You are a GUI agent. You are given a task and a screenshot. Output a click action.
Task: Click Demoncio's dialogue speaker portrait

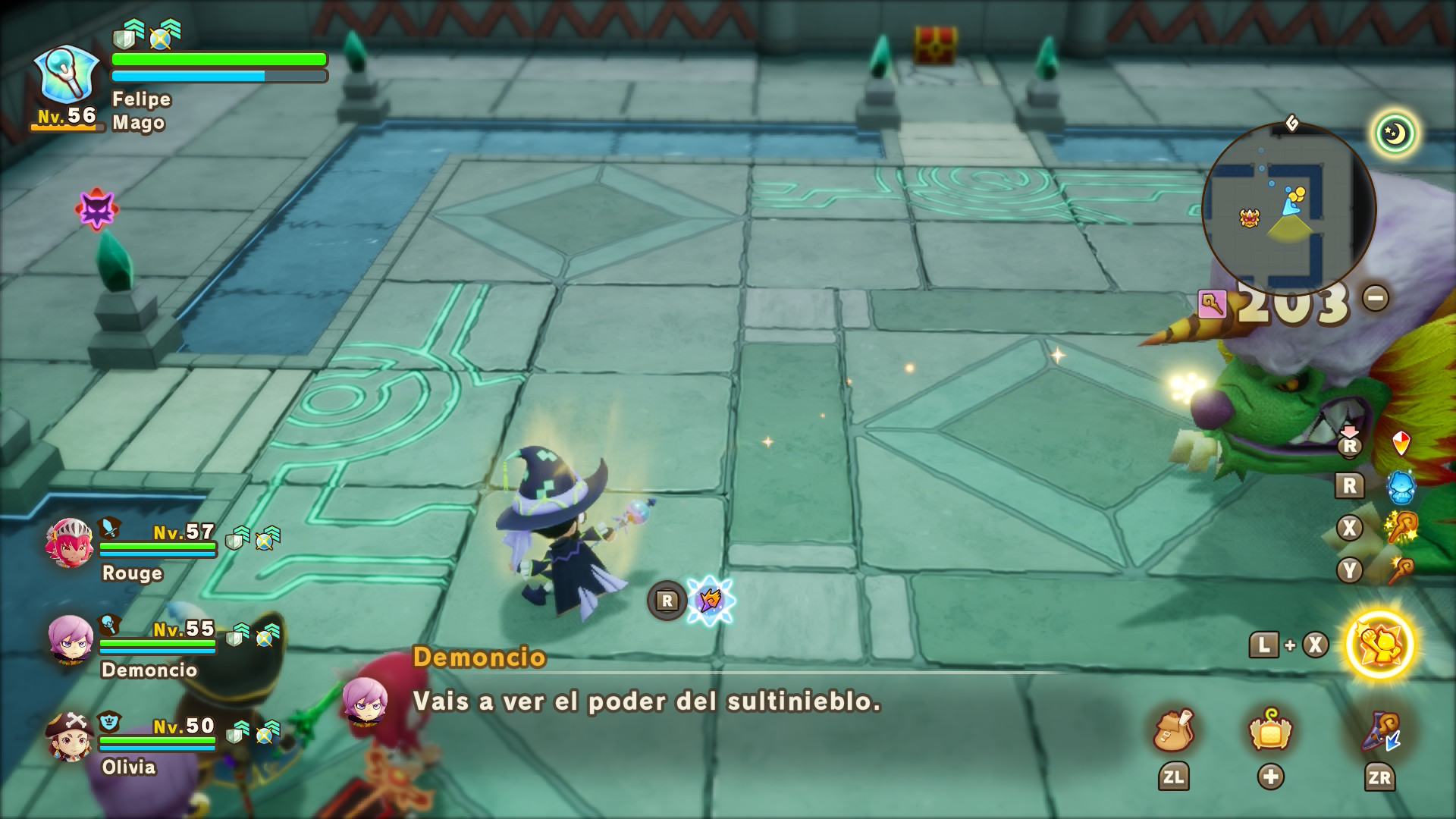(366, 701)
